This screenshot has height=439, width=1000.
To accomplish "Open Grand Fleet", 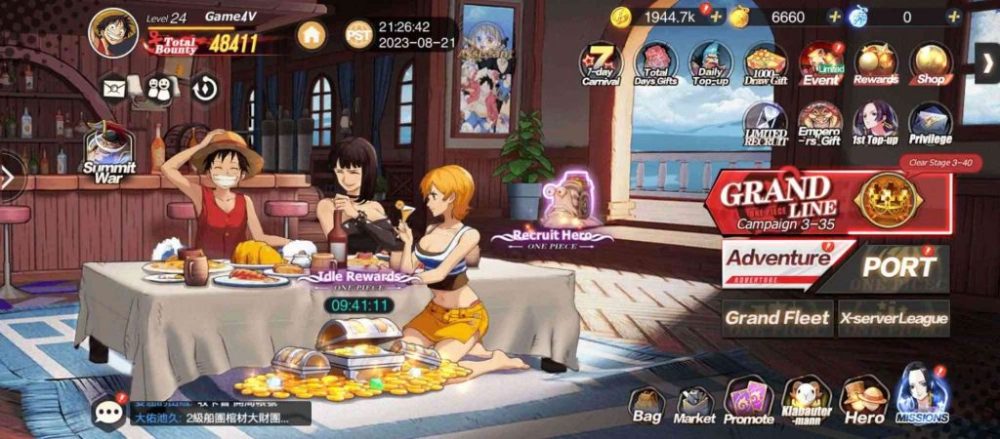I will pyautogui.click(x=778, y=318).
